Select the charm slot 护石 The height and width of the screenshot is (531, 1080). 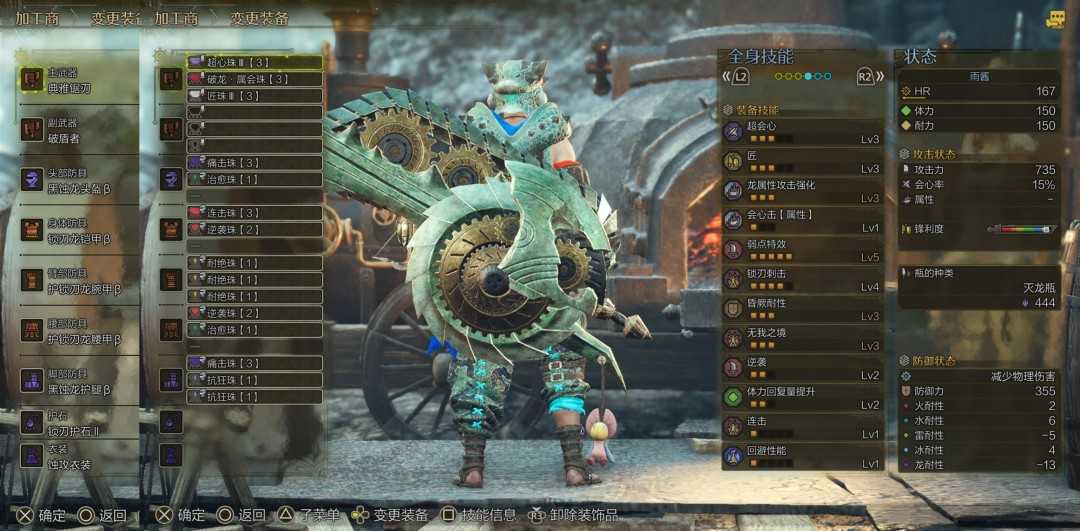pyautogui.click(x=75, y=423)
